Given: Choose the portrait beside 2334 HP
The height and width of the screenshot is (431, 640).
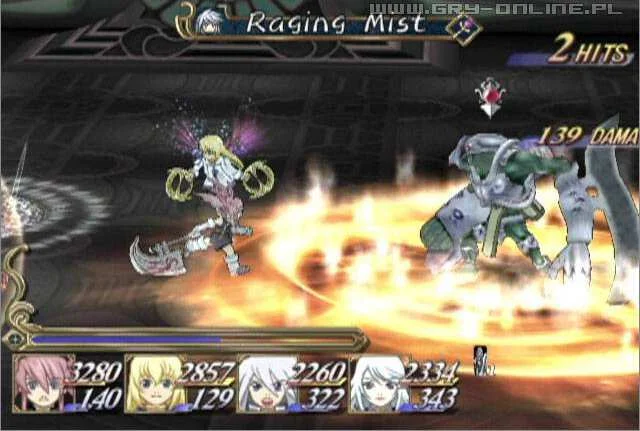Looking at the screenshot, I should [x=377, y=384].
